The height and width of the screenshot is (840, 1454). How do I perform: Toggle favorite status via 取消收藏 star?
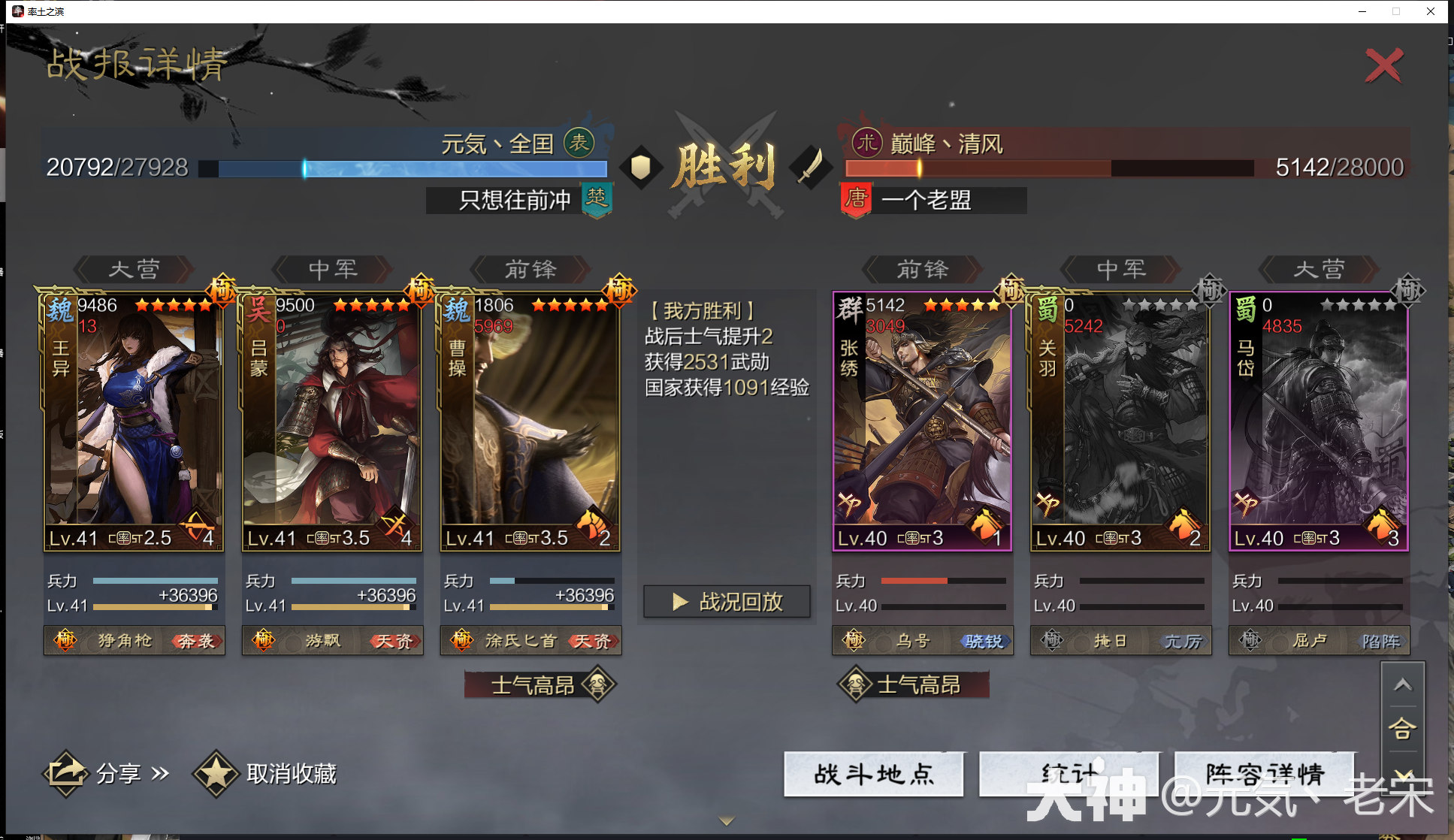[x=216, y=772]
